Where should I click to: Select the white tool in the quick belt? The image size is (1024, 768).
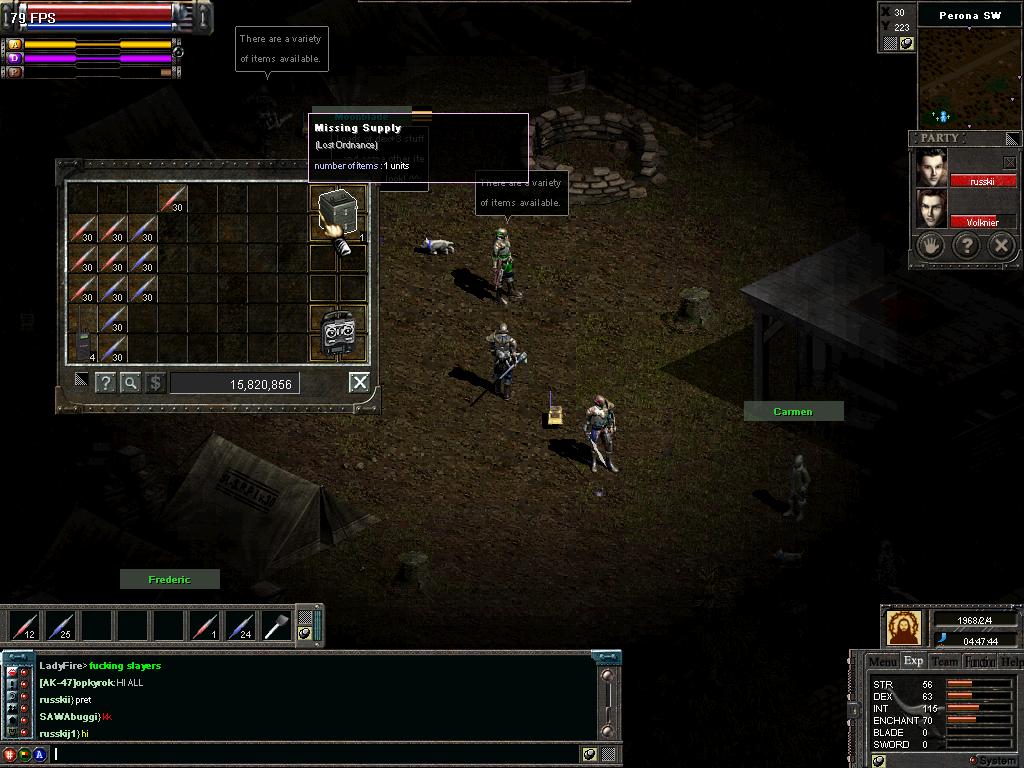click(x=276, y=626)
